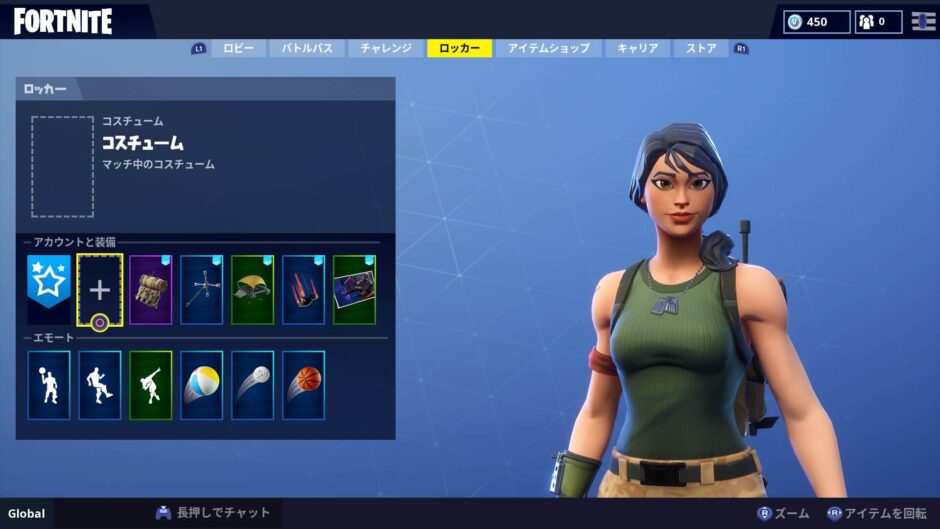Switch to the ロビー (Lobby) tab
The image size is (940, 529).
238,48
